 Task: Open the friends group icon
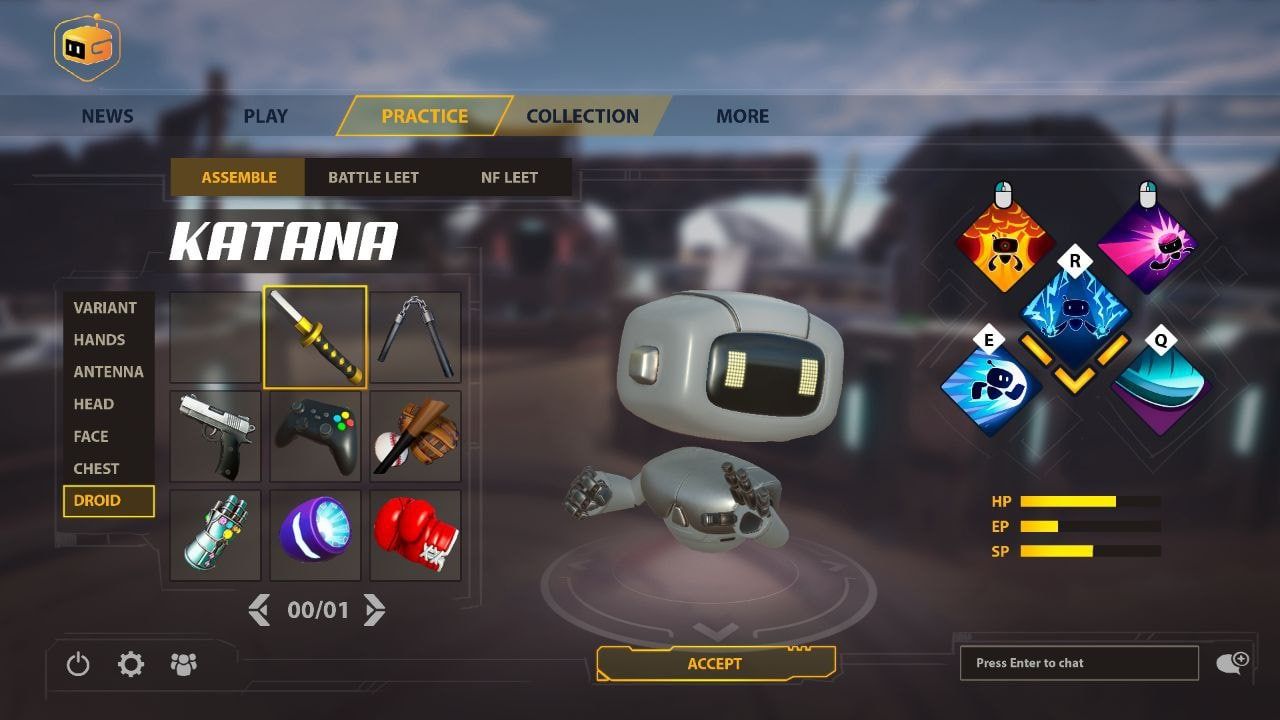click(184, 664)
